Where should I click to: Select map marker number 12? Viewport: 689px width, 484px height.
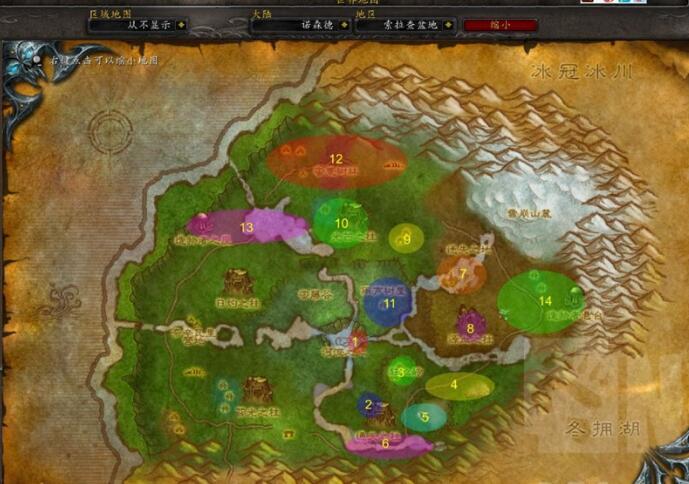click(336, 159)
